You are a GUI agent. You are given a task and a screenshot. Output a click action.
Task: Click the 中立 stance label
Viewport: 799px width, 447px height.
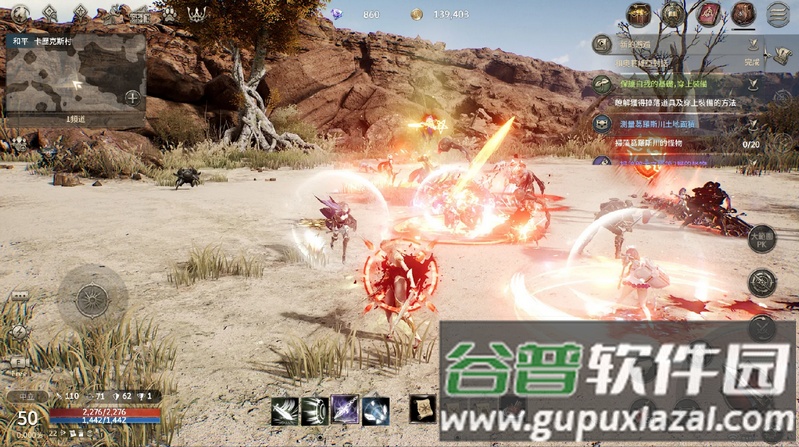(23, 396)
